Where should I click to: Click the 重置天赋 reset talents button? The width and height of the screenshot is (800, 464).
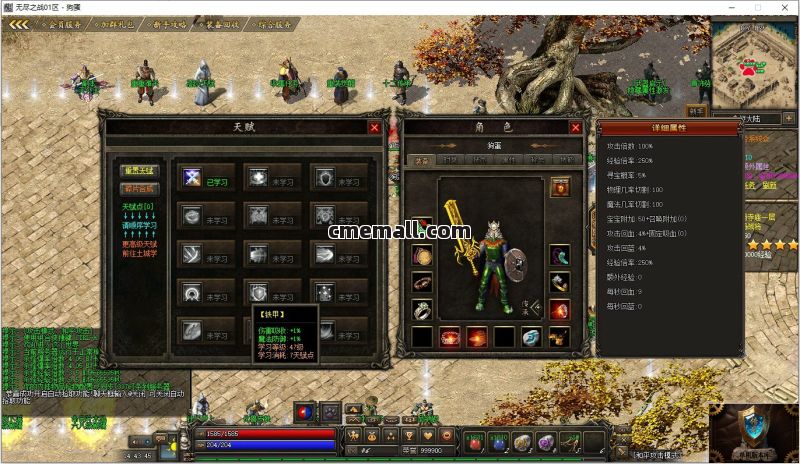point(139,171)
